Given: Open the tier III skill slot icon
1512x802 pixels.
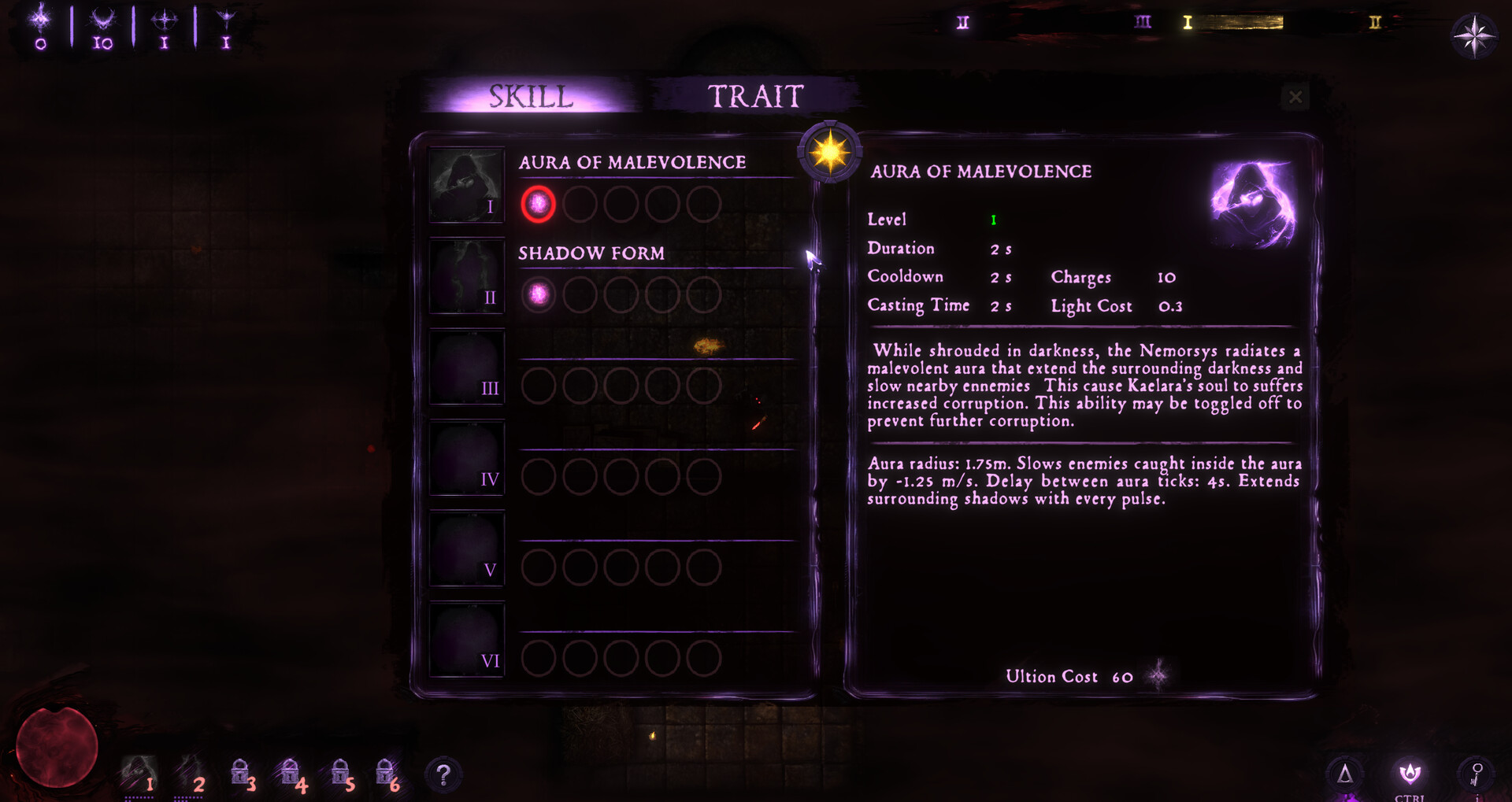Looking at the screenshot, I should [466, 368].
